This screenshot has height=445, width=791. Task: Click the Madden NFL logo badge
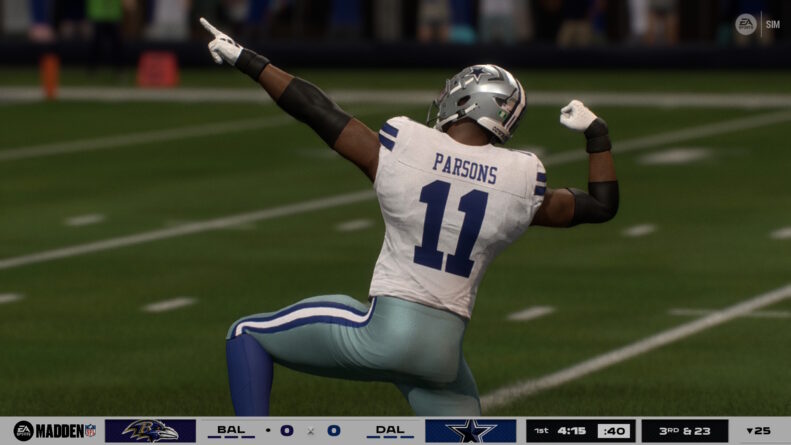pyautogui.click(x=55, y=431)
